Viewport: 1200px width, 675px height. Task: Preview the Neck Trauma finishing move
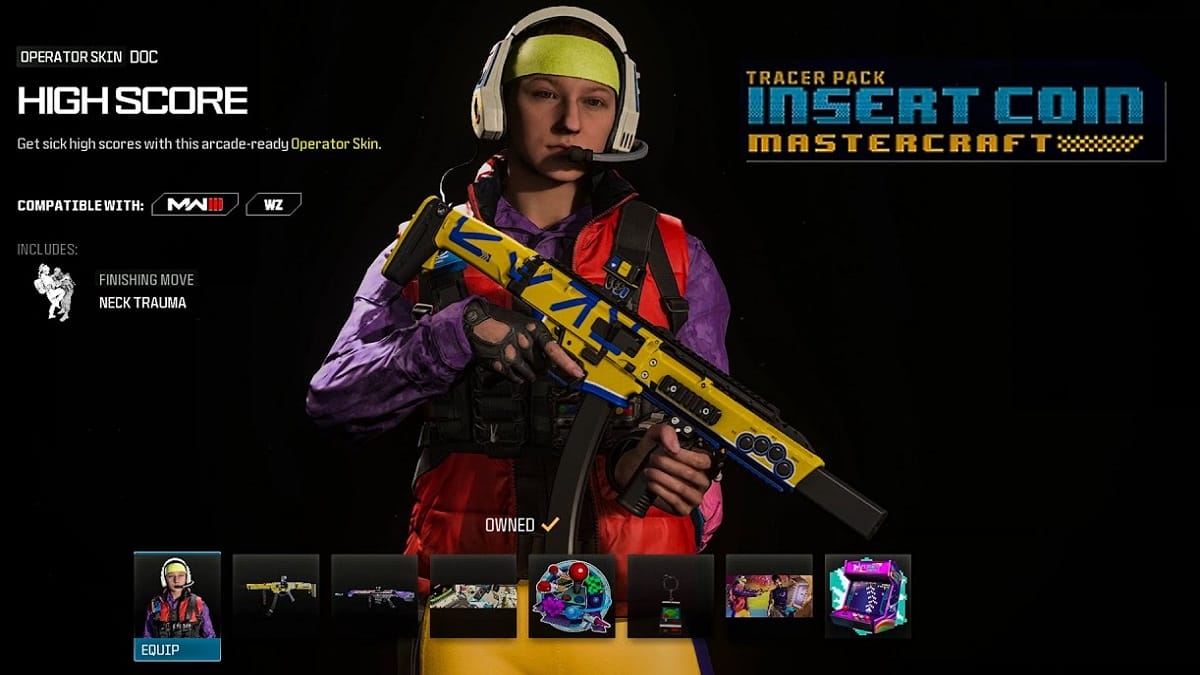tap(55, 292)
